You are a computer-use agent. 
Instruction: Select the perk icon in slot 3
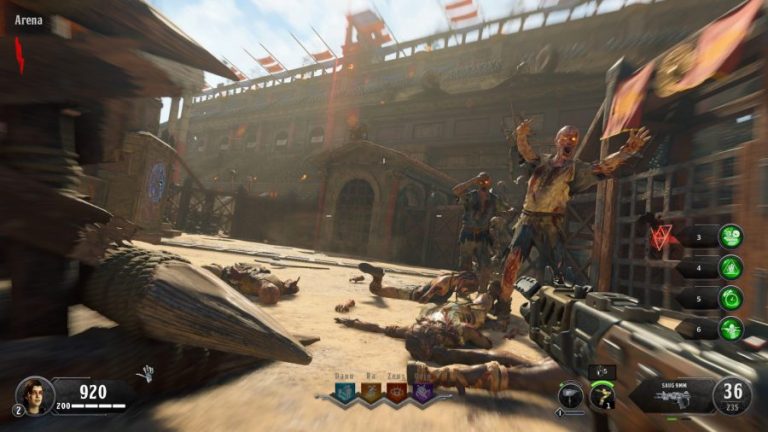point(731,237)
